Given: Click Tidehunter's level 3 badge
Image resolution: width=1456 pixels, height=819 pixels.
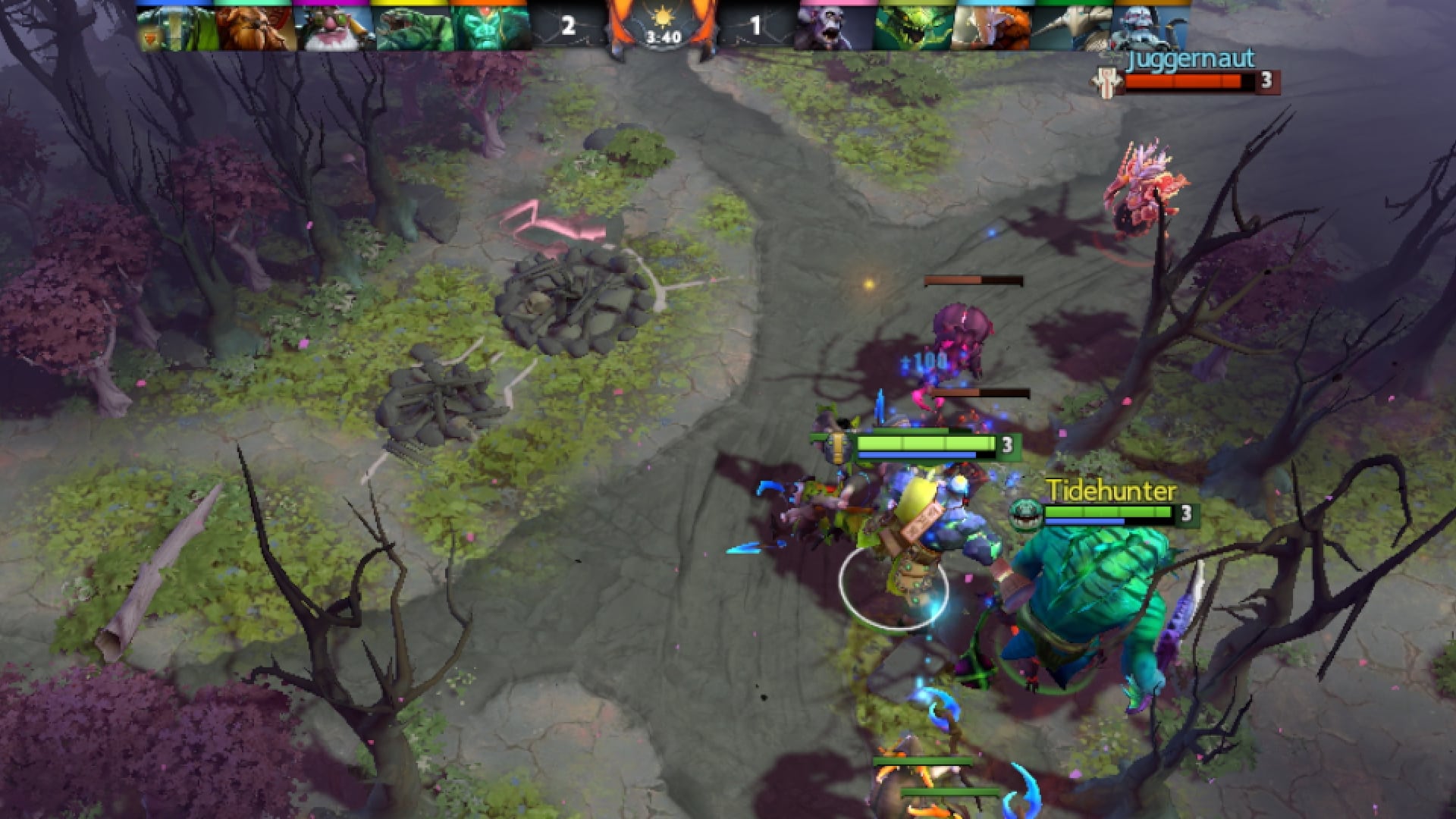Looking at the screenshot, I should tap(1186, 514).
